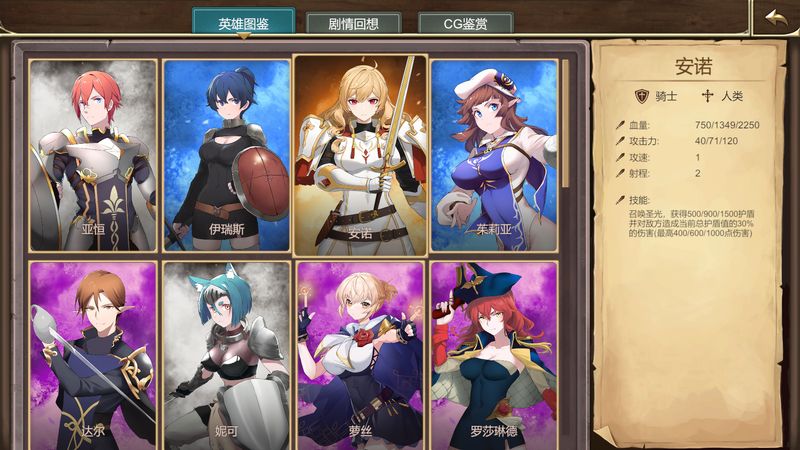The image size is (800, 450).
Task: Show the CG鉴赏 gallery tab
Action: [466, 24]
